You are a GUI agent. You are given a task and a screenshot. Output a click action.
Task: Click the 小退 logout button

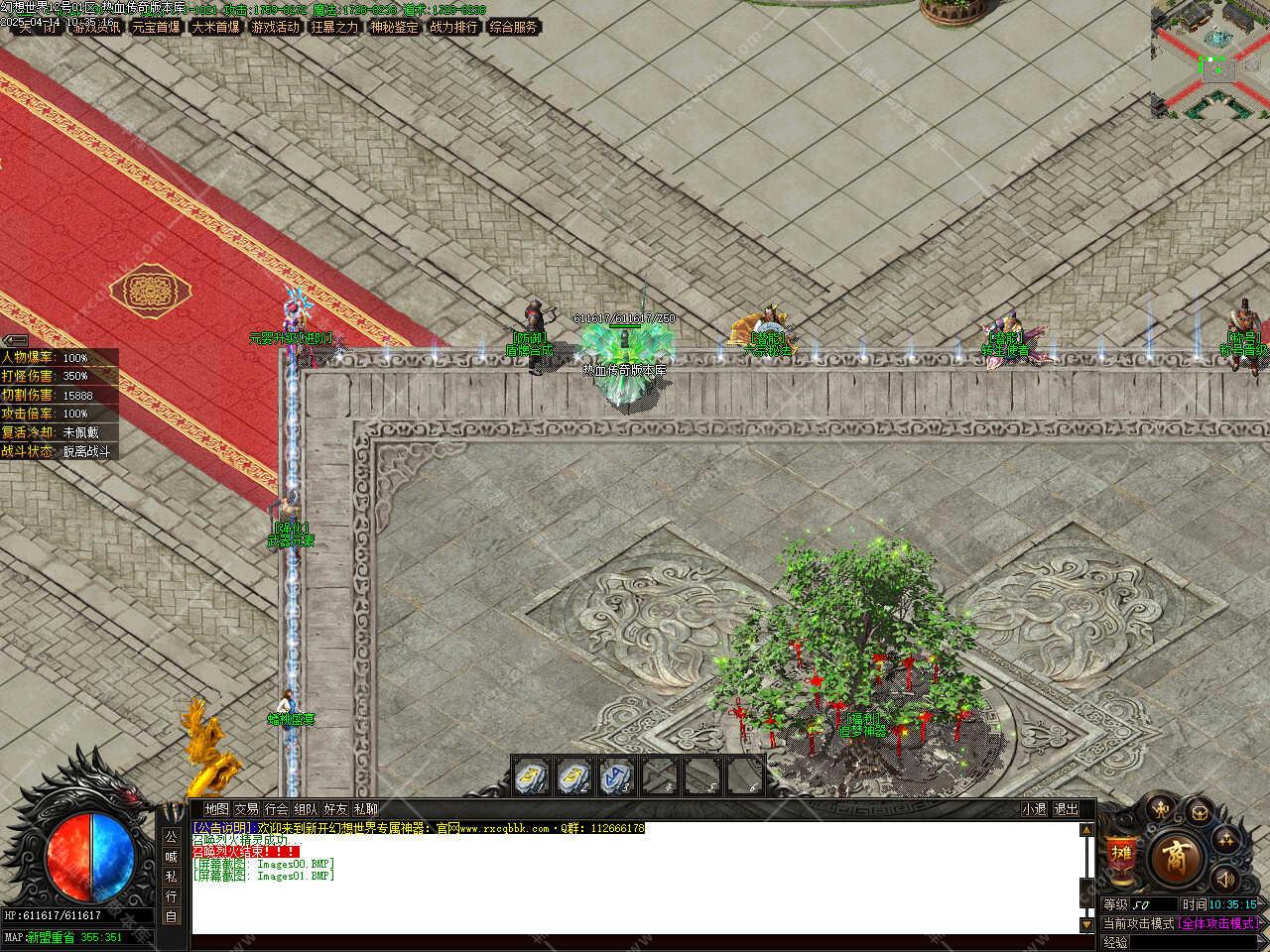tap(1035, 809)
